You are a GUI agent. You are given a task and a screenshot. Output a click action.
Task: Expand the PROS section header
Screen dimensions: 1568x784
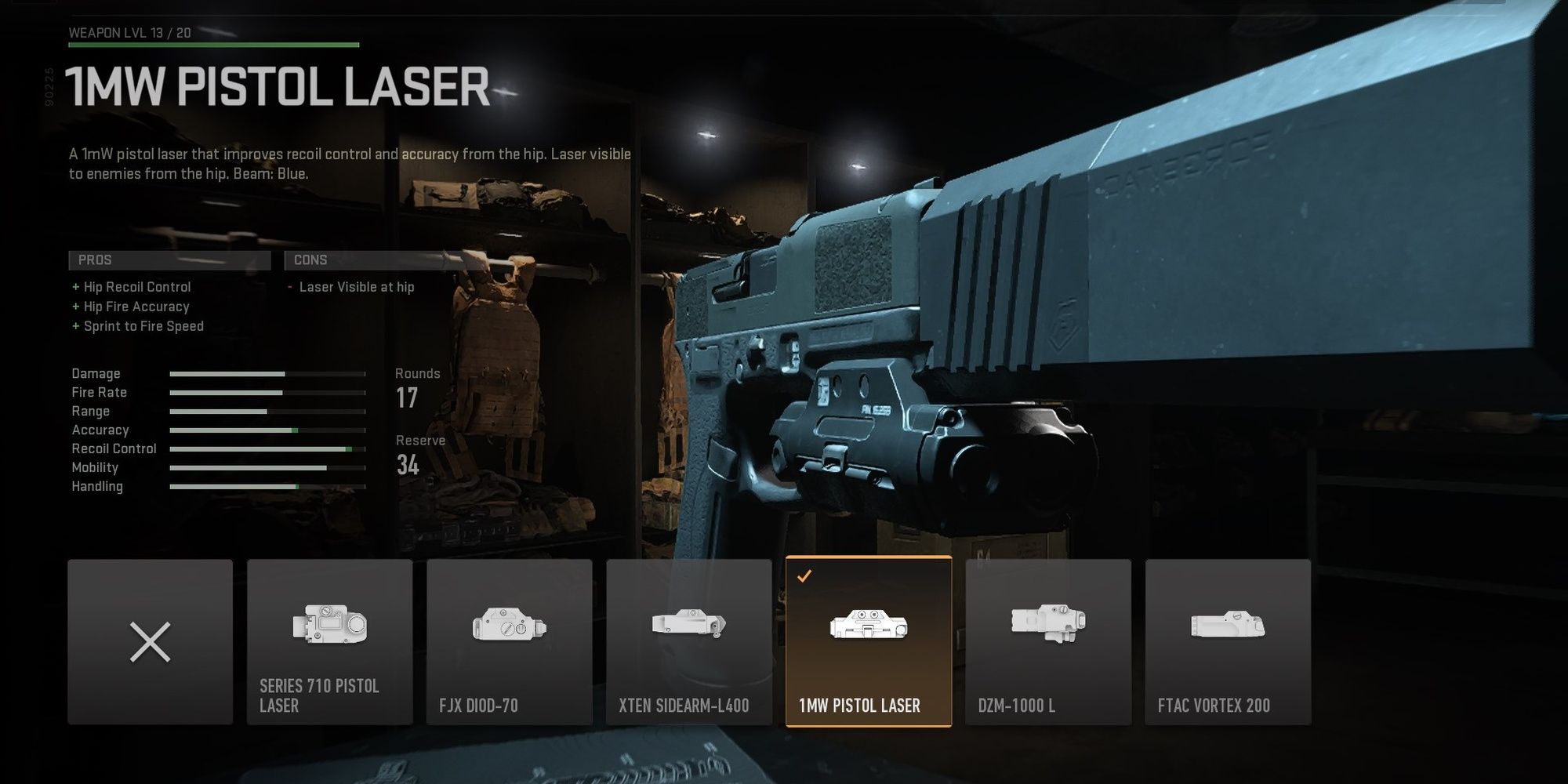pyautogui.click(x=169, y=260)
